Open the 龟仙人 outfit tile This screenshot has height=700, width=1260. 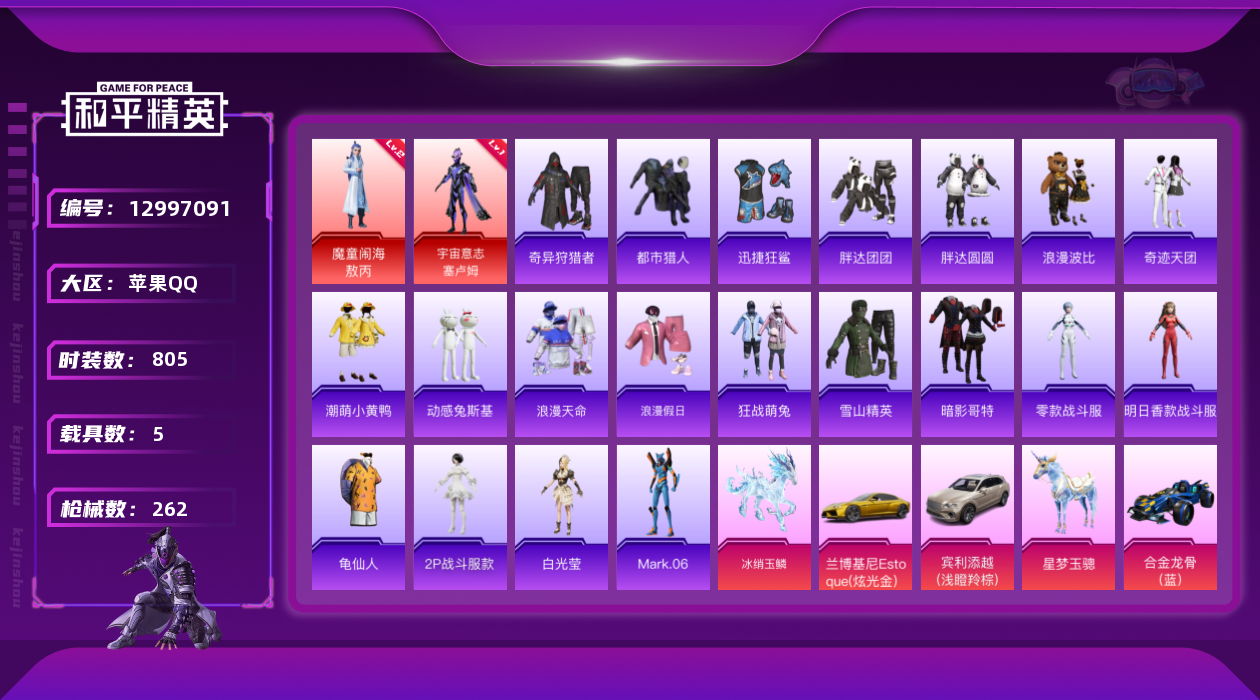pyautogui.click(x=358, y=517)
